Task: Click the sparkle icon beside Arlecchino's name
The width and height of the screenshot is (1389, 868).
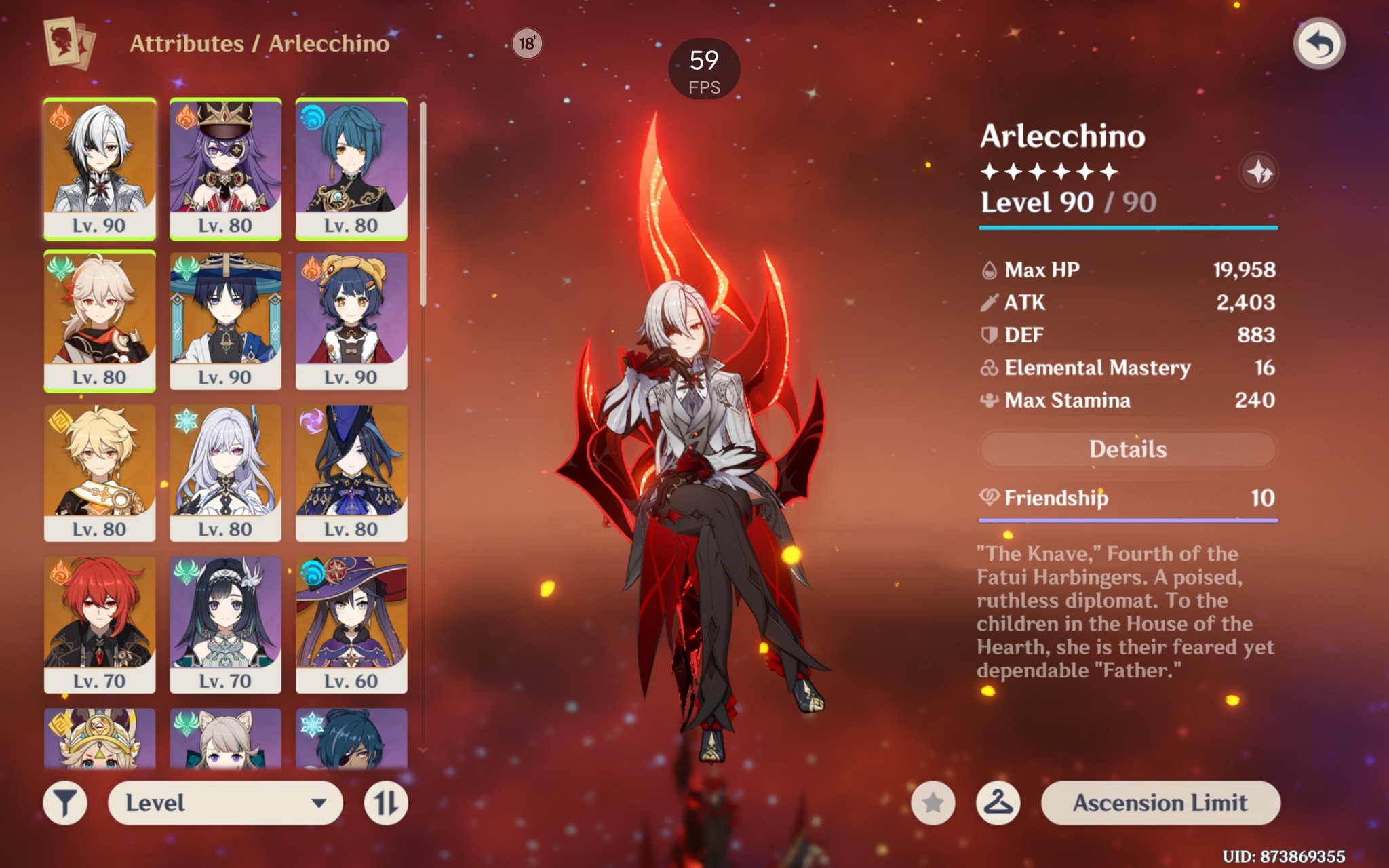Action: (1259, 172)
